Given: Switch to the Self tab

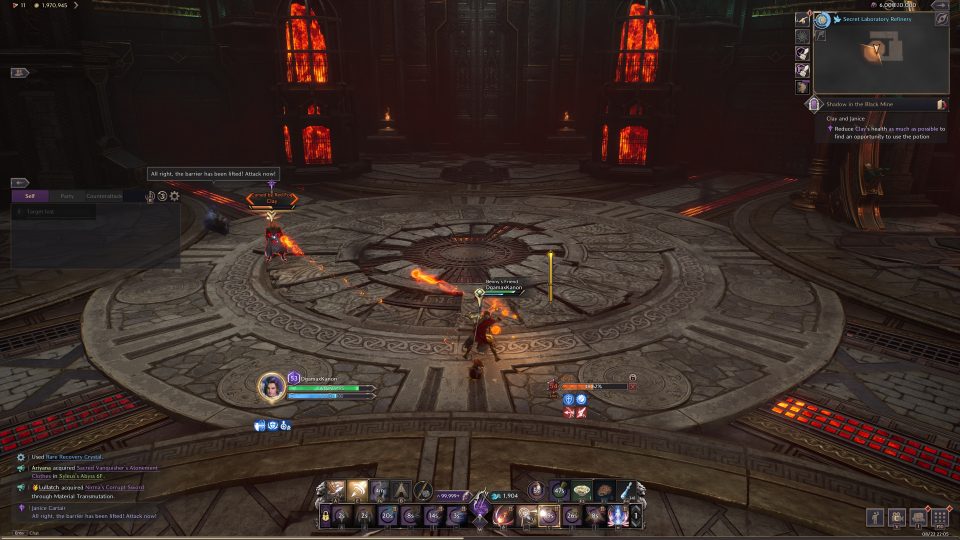Looking at the screenshot, I should point(30,196).
